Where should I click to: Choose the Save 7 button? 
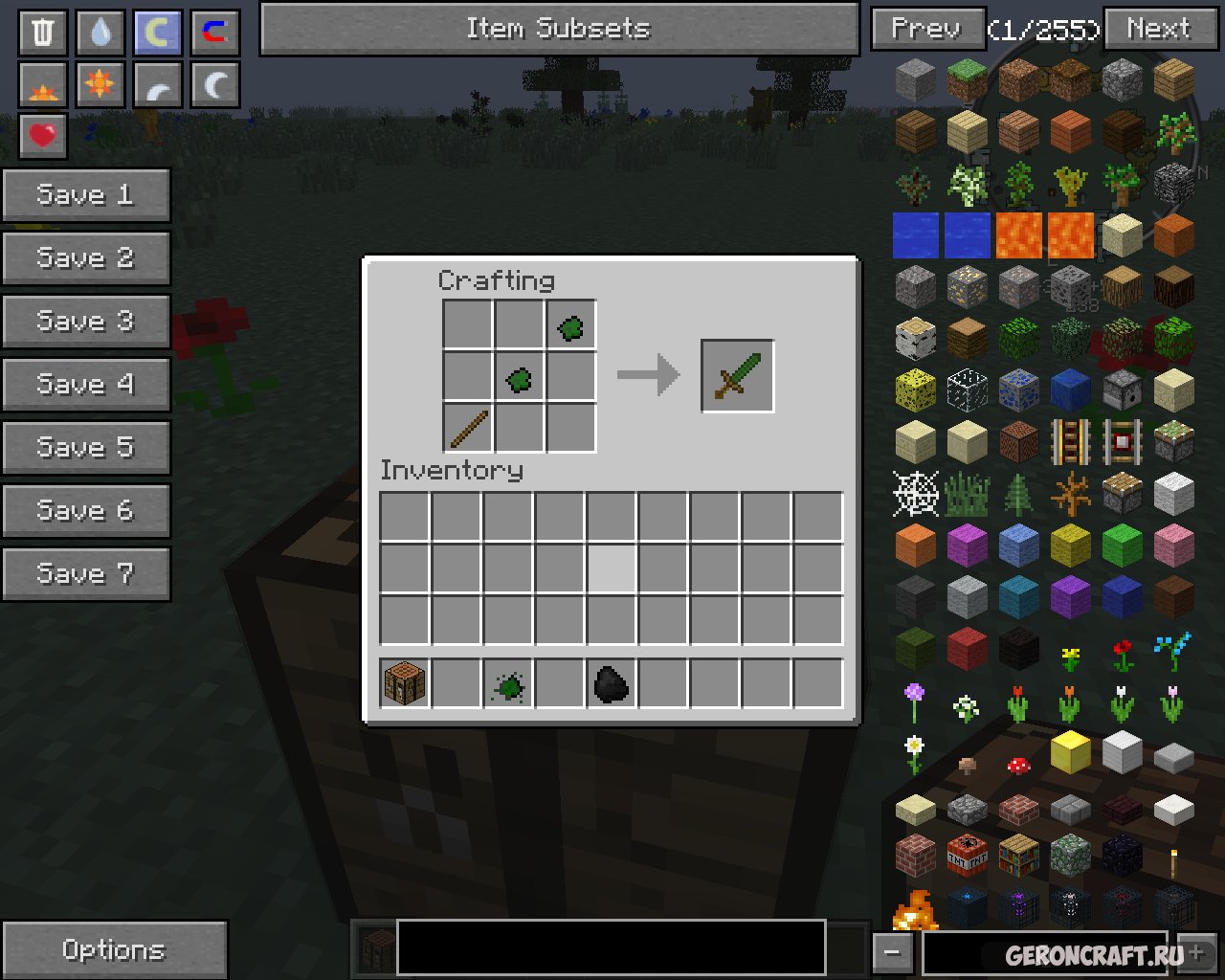point(85,574)
